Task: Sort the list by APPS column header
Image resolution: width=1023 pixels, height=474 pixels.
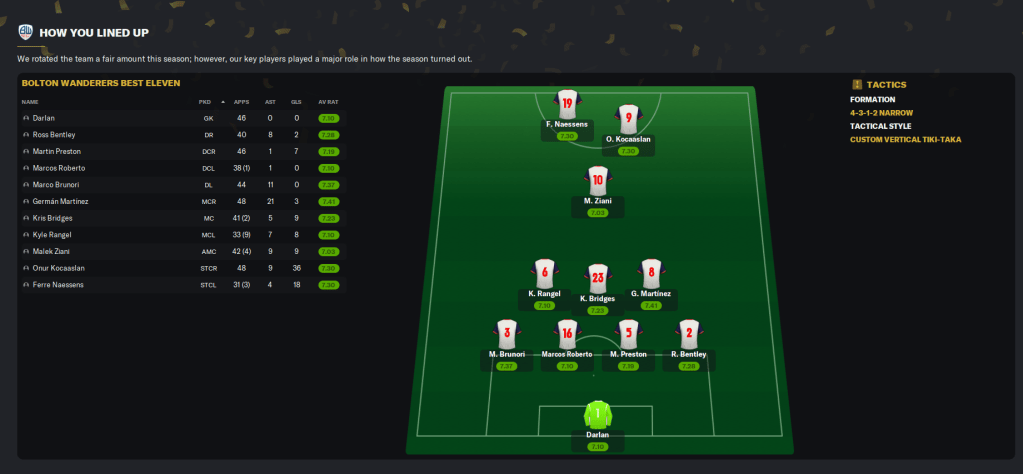Action: tap(241, 102)
